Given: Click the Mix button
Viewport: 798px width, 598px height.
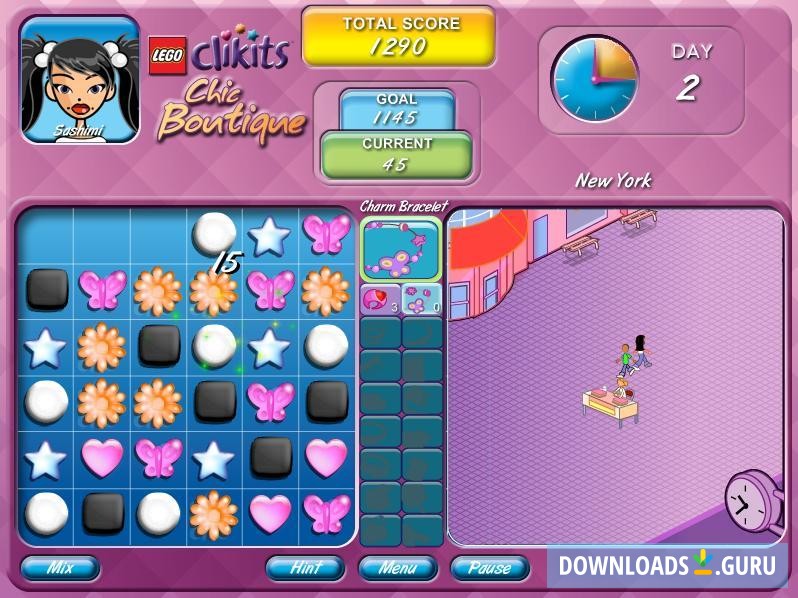Looking at the screenshot, I should [x=60, y=568].
